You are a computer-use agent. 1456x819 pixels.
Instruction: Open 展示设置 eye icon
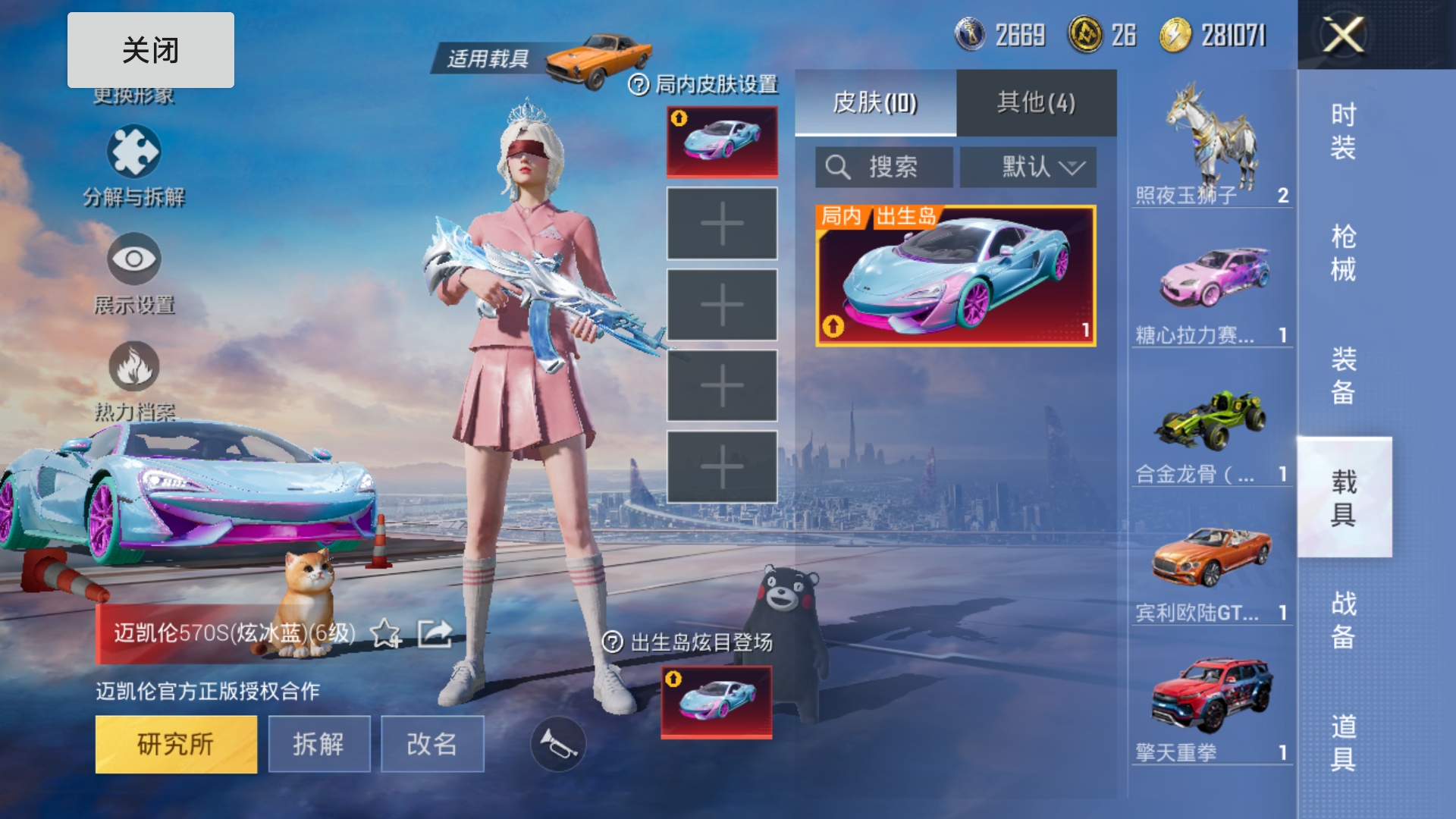133,259
